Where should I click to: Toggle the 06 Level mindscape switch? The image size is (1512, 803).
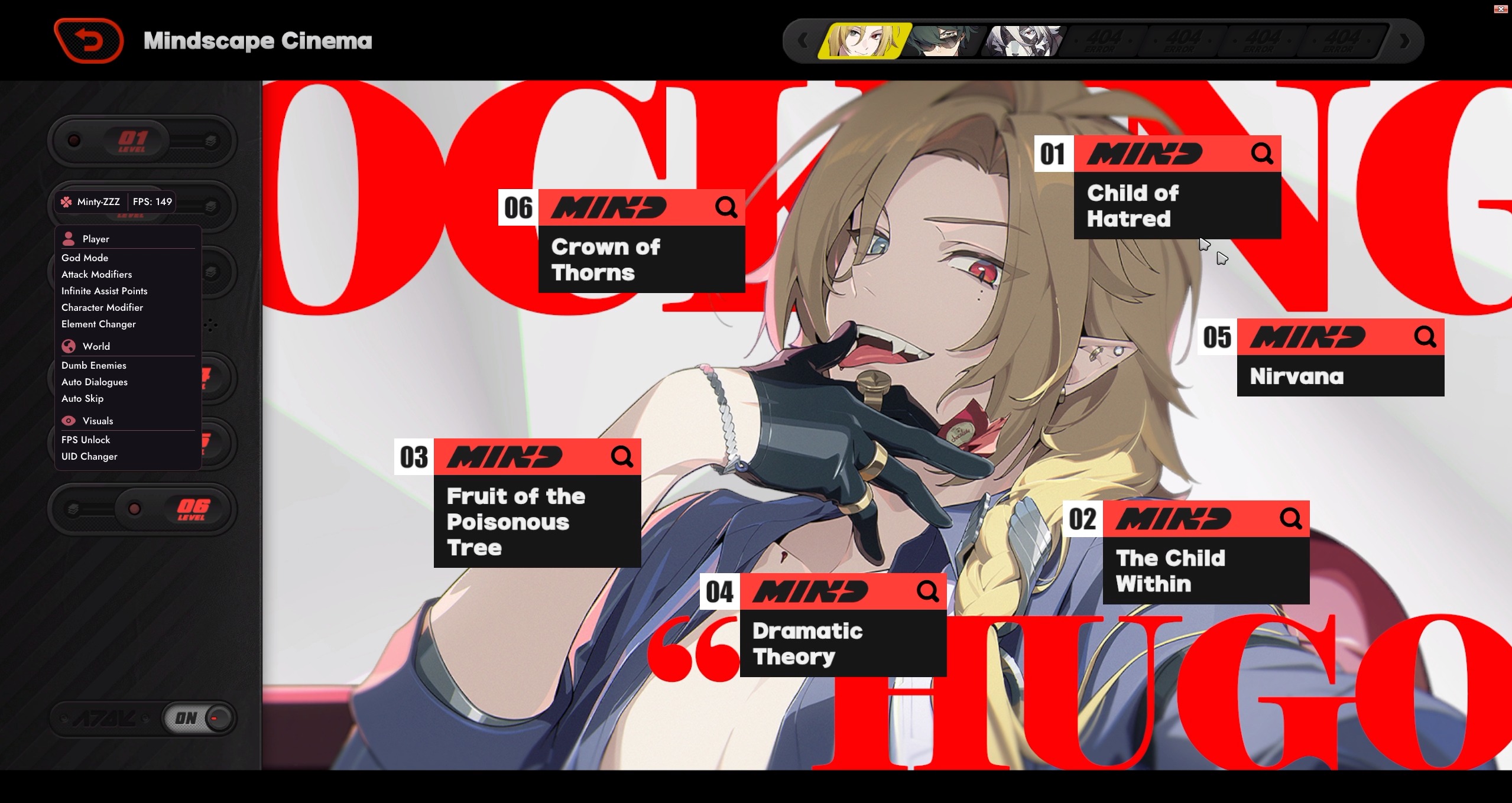pos(142,509)
